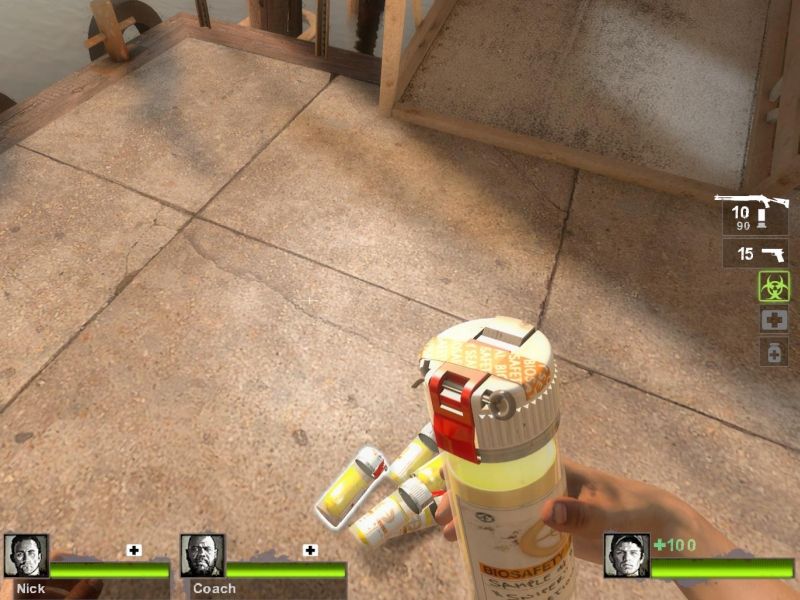Image resolution: width=800 pixels, height=600 pixels.
Task: Switch to the pistol sidearm slot
Action: coord(755,254)
